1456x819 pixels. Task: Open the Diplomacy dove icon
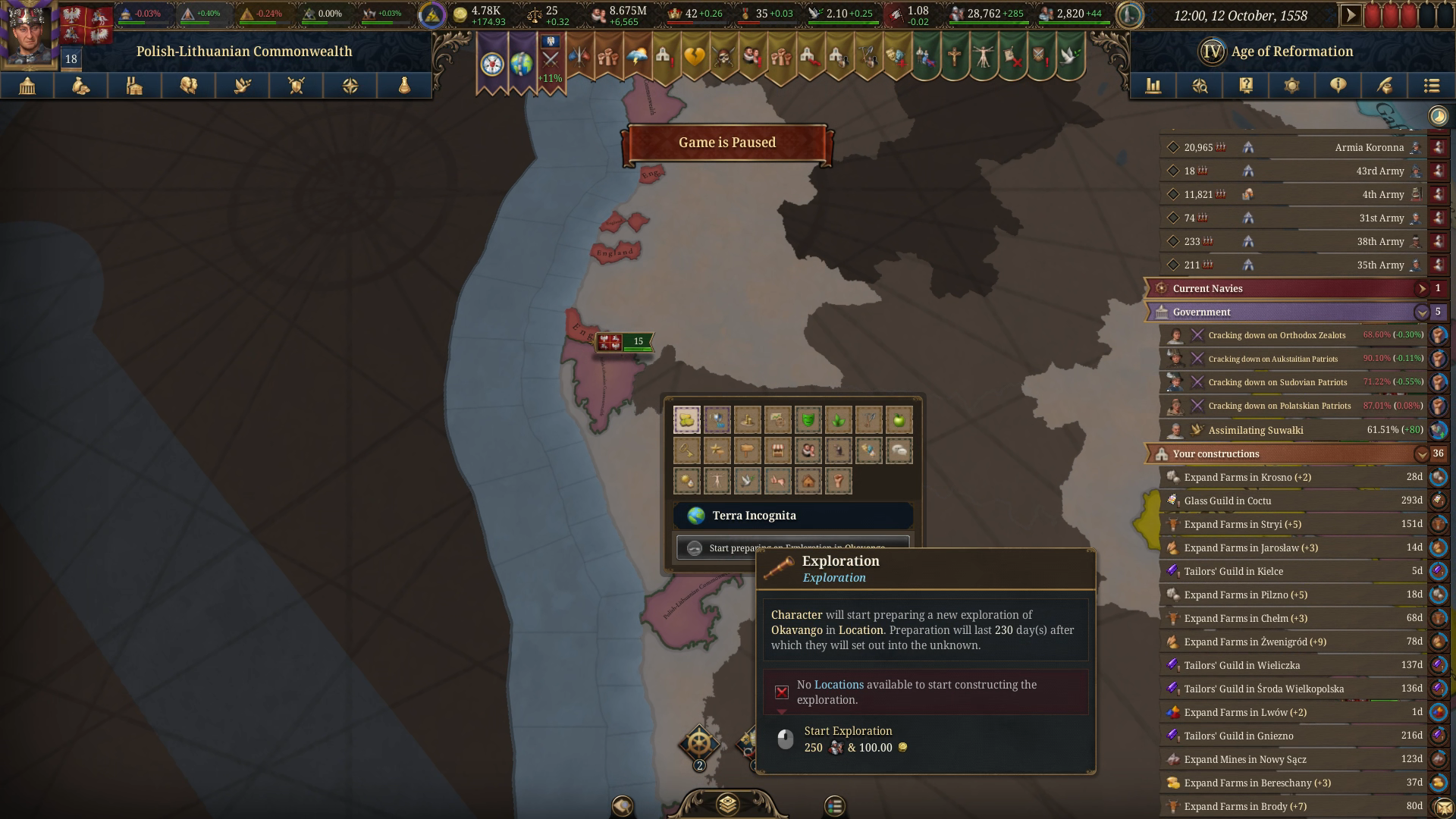(242, 86)
